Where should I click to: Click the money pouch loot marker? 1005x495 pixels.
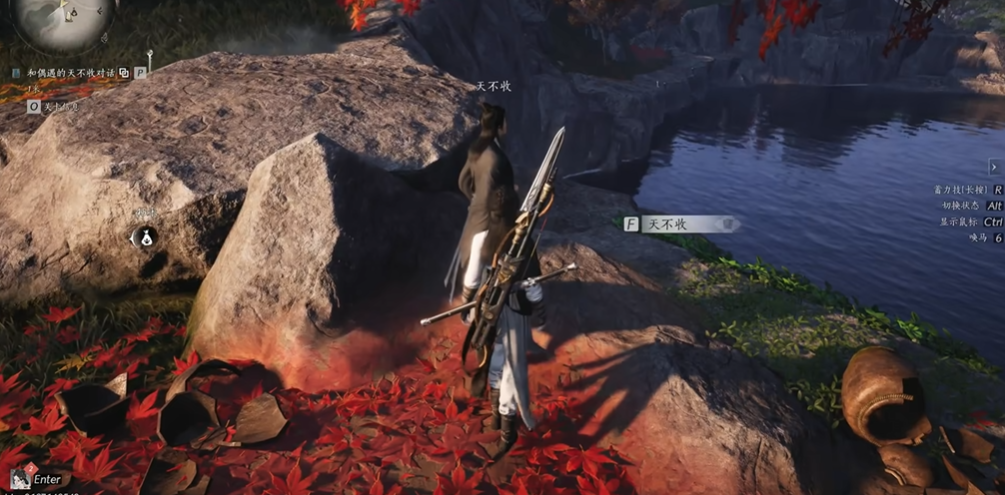tap(142, 237)
